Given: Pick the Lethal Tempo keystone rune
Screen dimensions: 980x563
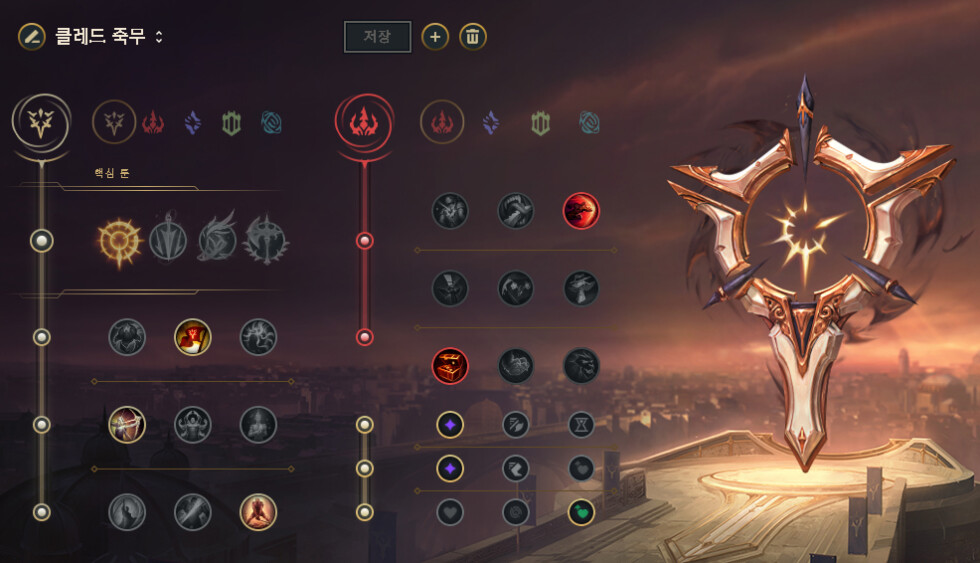Looking at the screenshot, I should 168,241.
